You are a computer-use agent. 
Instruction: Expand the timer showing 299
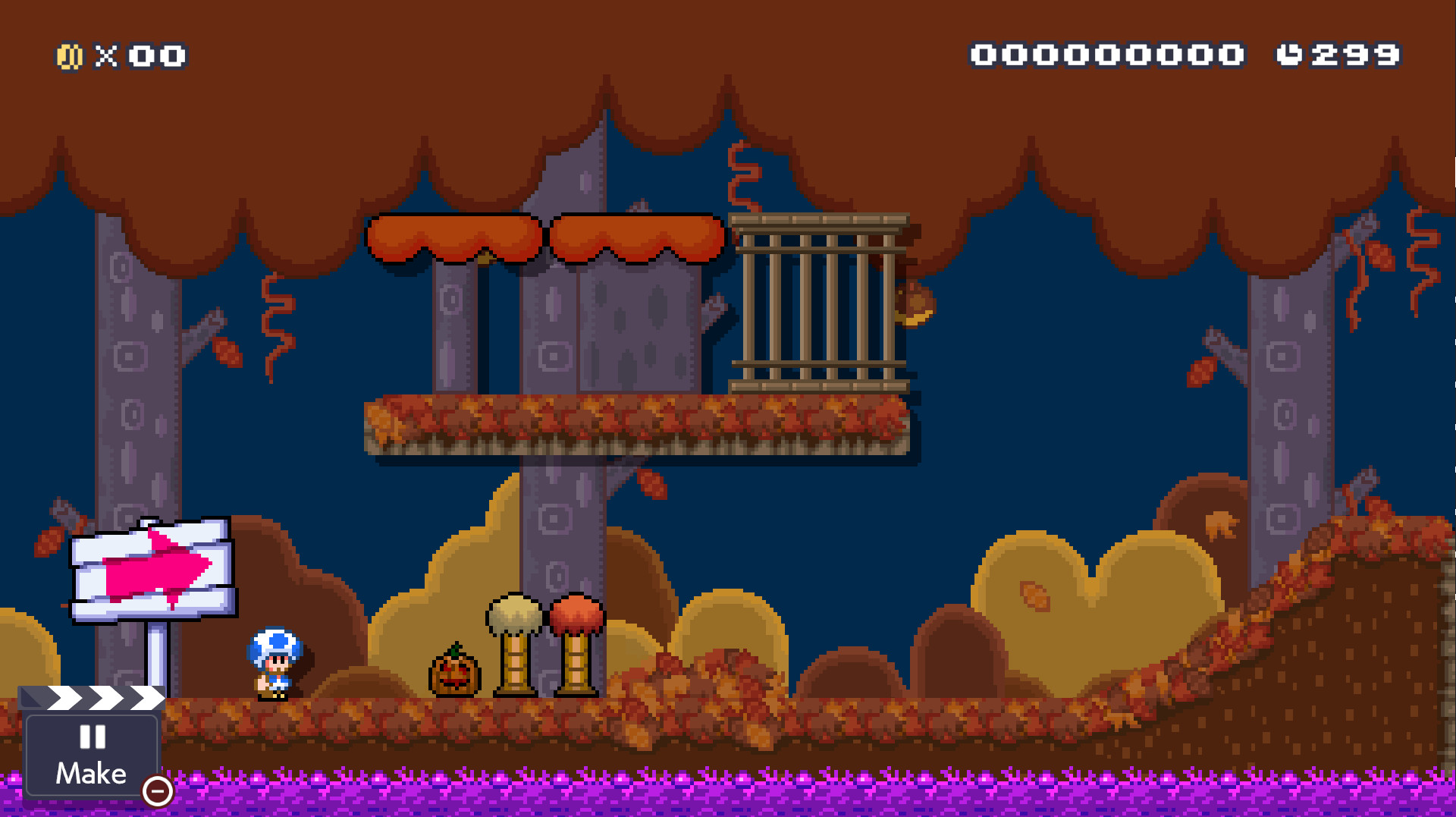(1357, 55)
